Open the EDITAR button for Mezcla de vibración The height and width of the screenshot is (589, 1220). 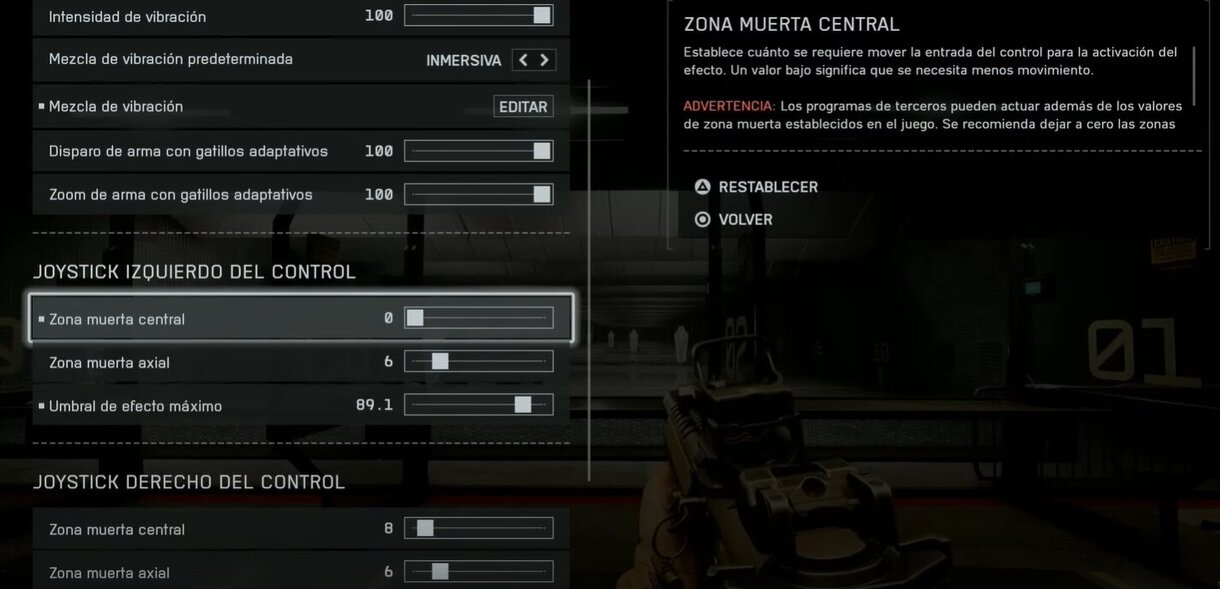(523, 107)
